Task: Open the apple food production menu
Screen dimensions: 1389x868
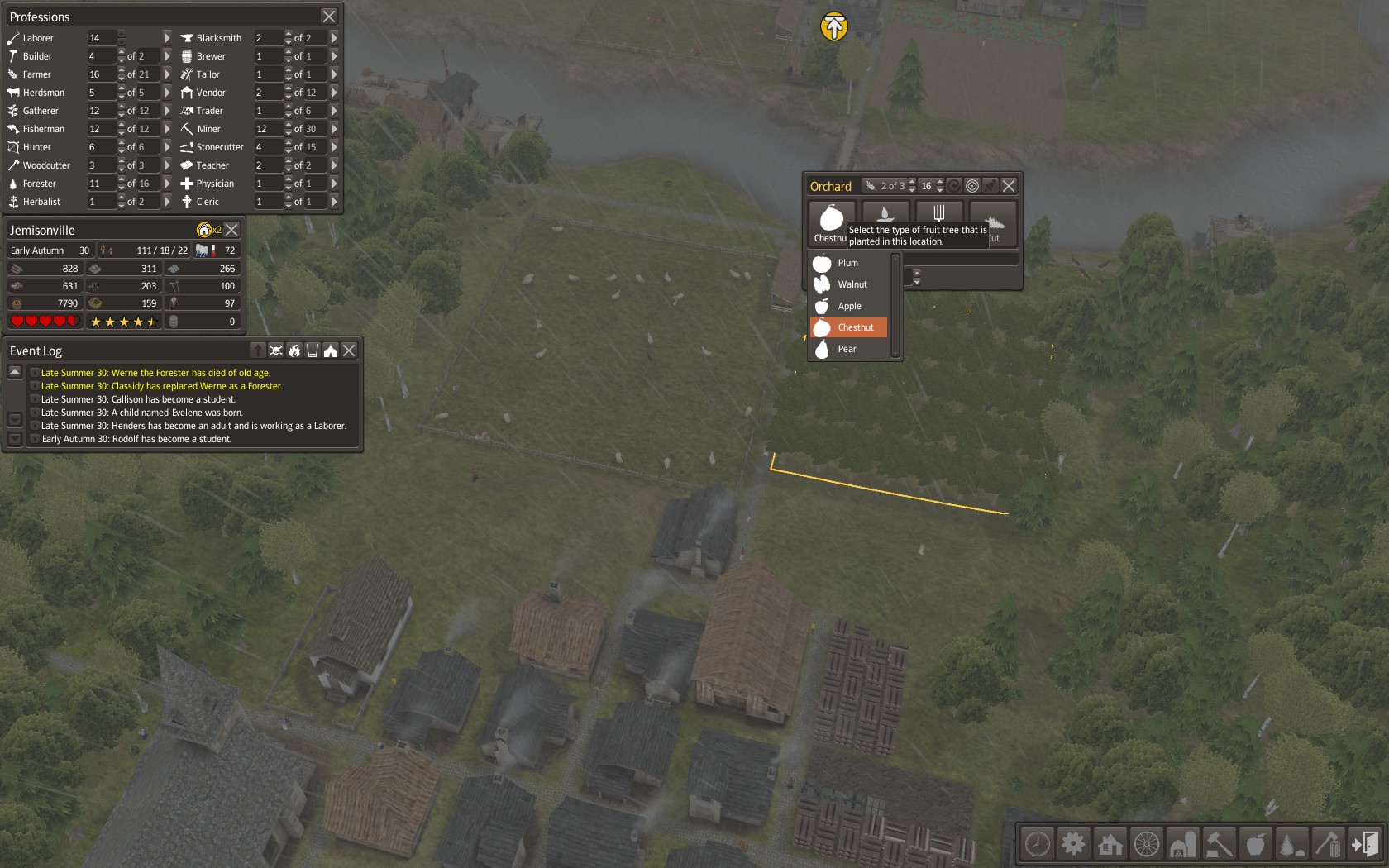Action: (1255, 844)
